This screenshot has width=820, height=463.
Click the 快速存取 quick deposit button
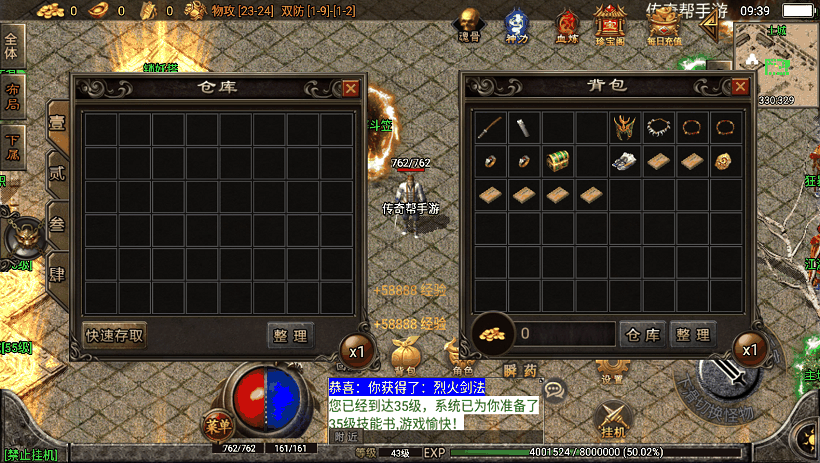[115, 335]
